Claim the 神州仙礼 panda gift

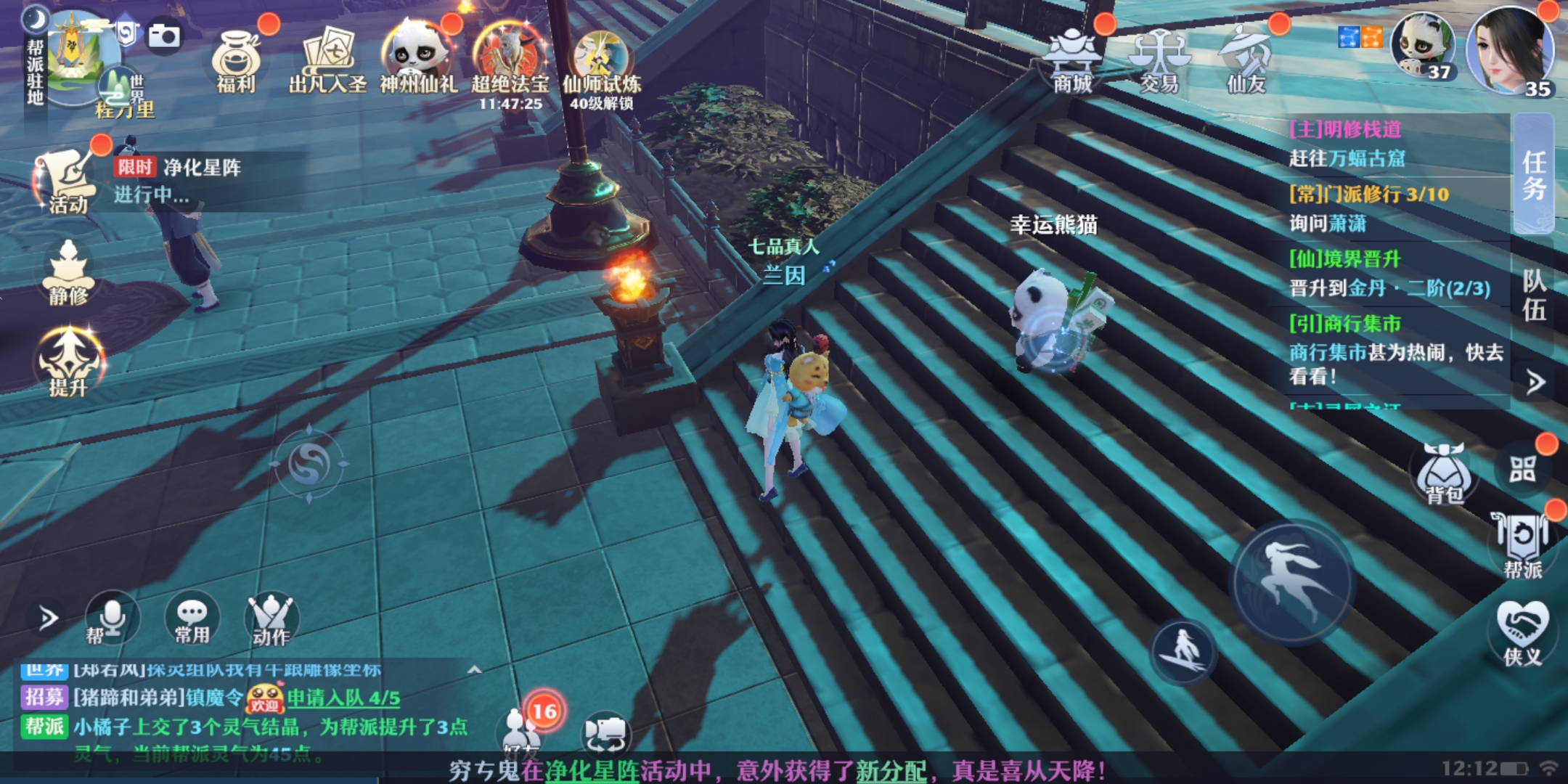418,62
